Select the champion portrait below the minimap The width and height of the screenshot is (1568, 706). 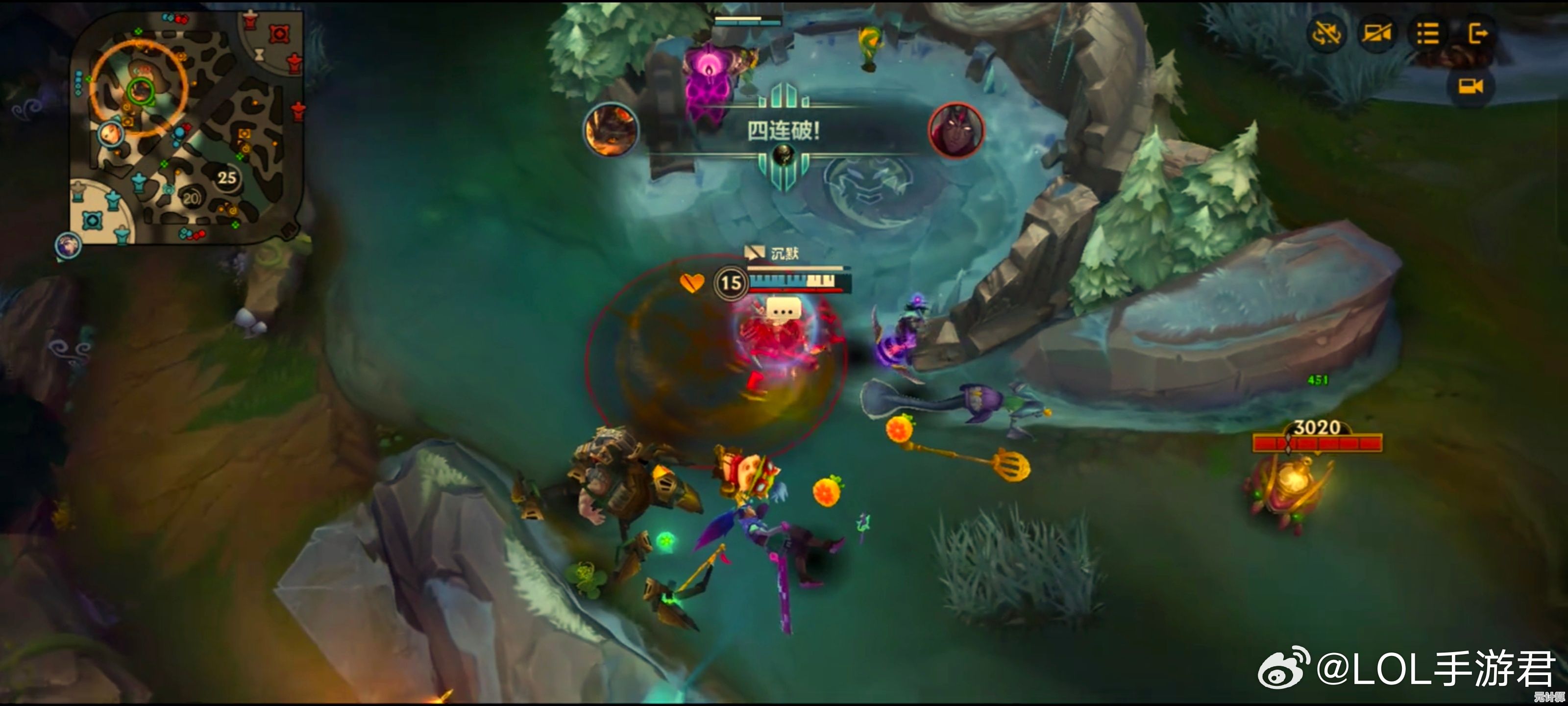[68, 246]
